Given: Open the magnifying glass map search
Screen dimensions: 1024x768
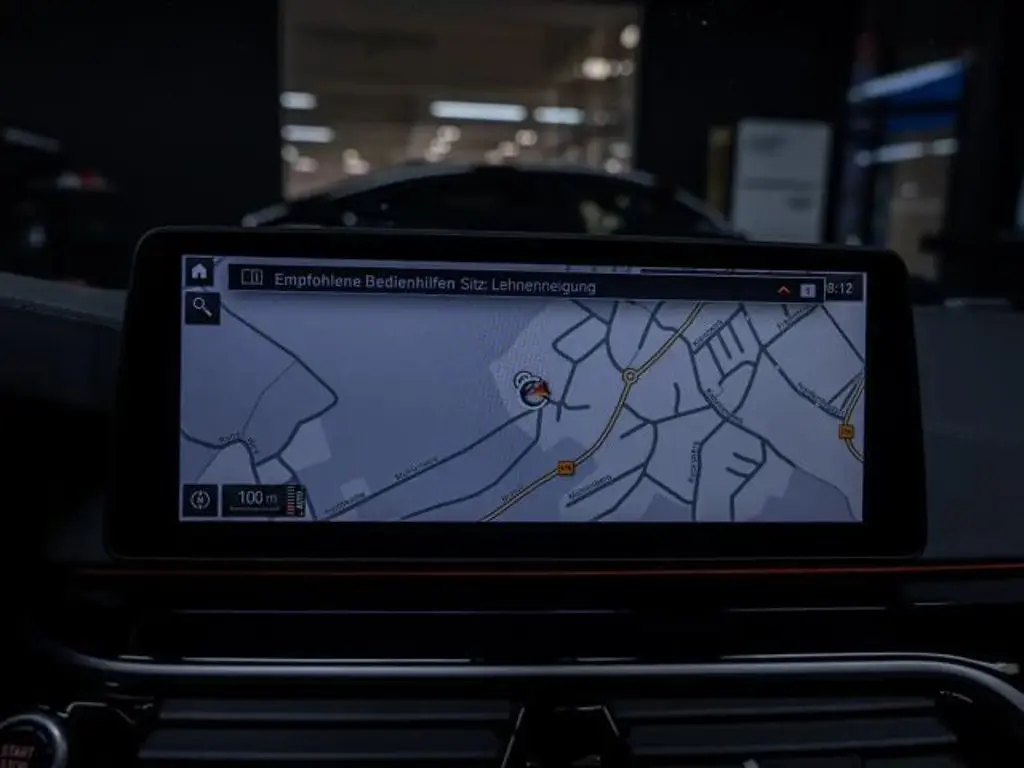Looking at the screenshot, I should pos(201,308).
